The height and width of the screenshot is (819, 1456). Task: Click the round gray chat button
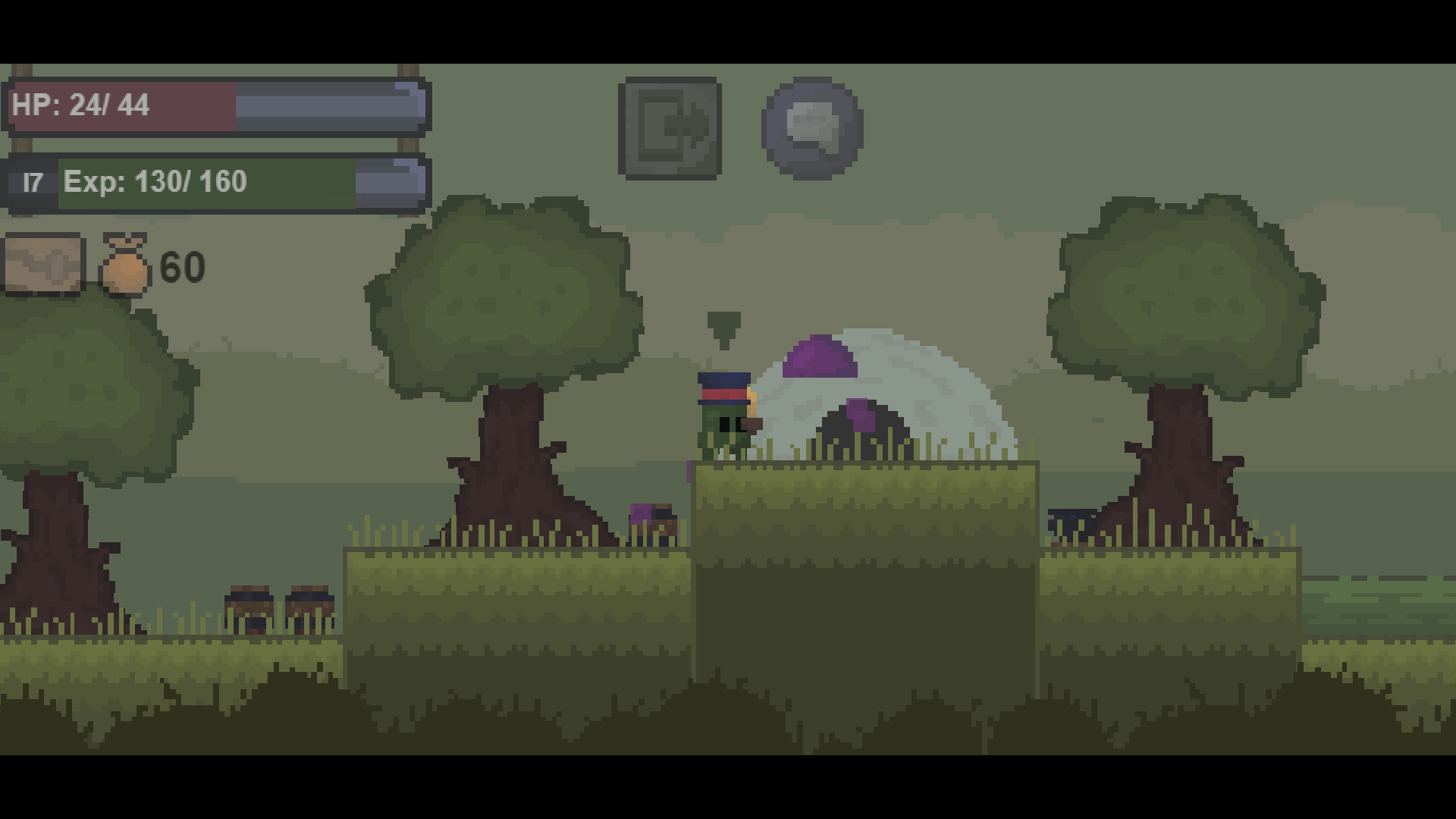[813, 127]
